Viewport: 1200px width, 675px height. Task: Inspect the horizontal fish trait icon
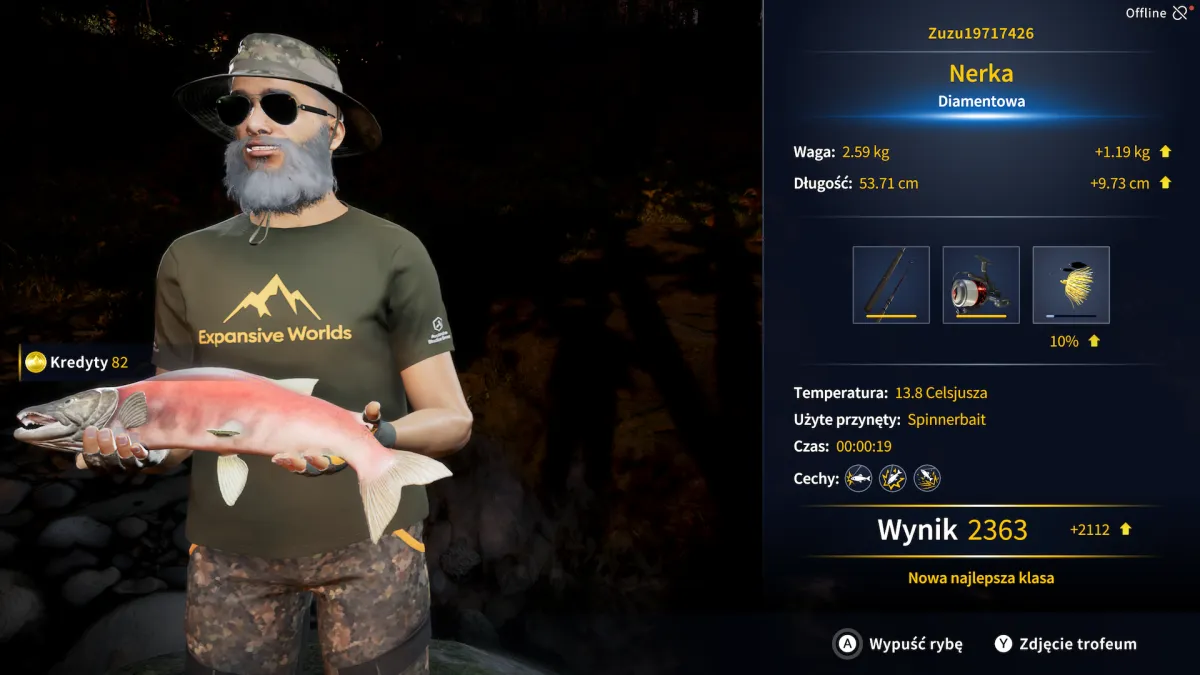tap(858, 479)
